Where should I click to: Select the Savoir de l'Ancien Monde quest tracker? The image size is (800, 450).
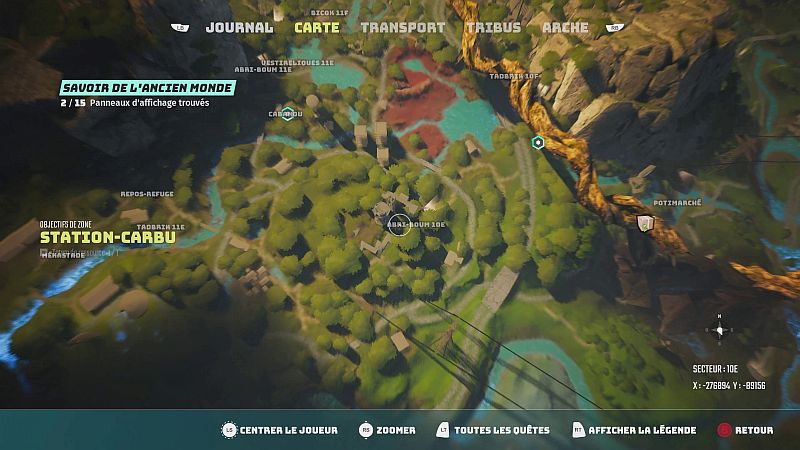click(x=147, y=88)
